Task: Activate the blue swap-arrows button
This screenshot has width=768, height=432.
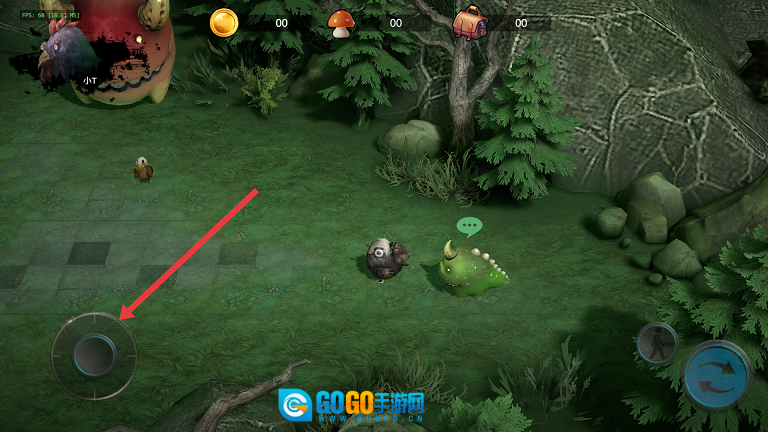Action: click(x=717, y=376)
